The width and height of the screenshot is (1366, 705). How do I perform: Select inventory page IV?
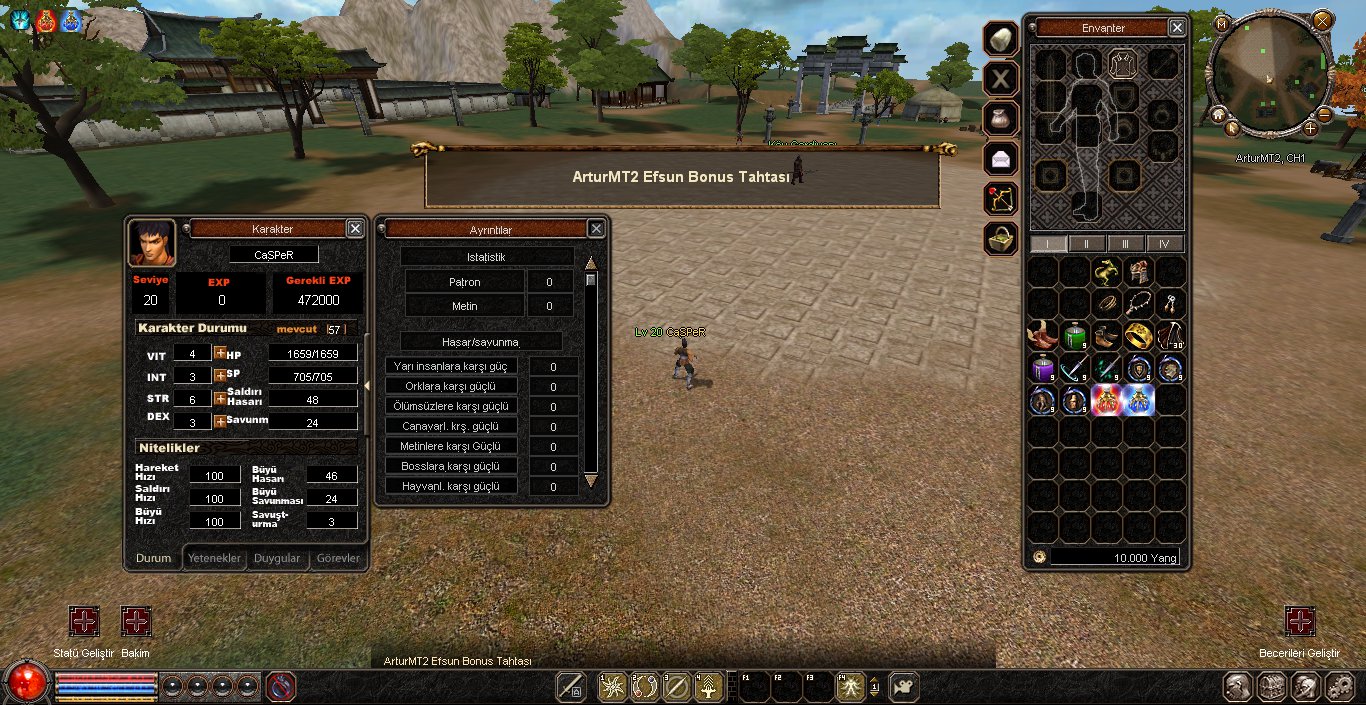pyautogui.click(x=1163, y=244)
